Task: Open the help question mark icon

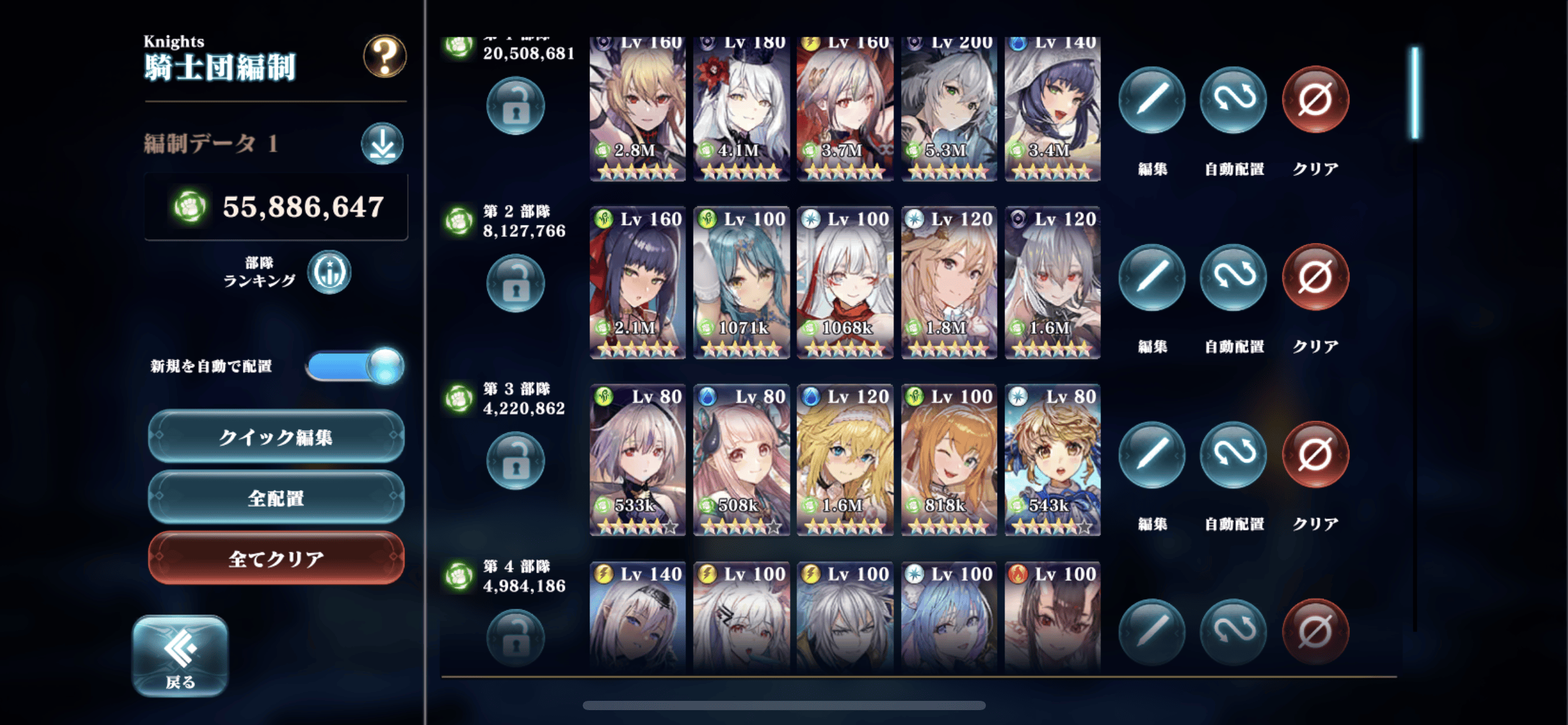Action: 385,57
